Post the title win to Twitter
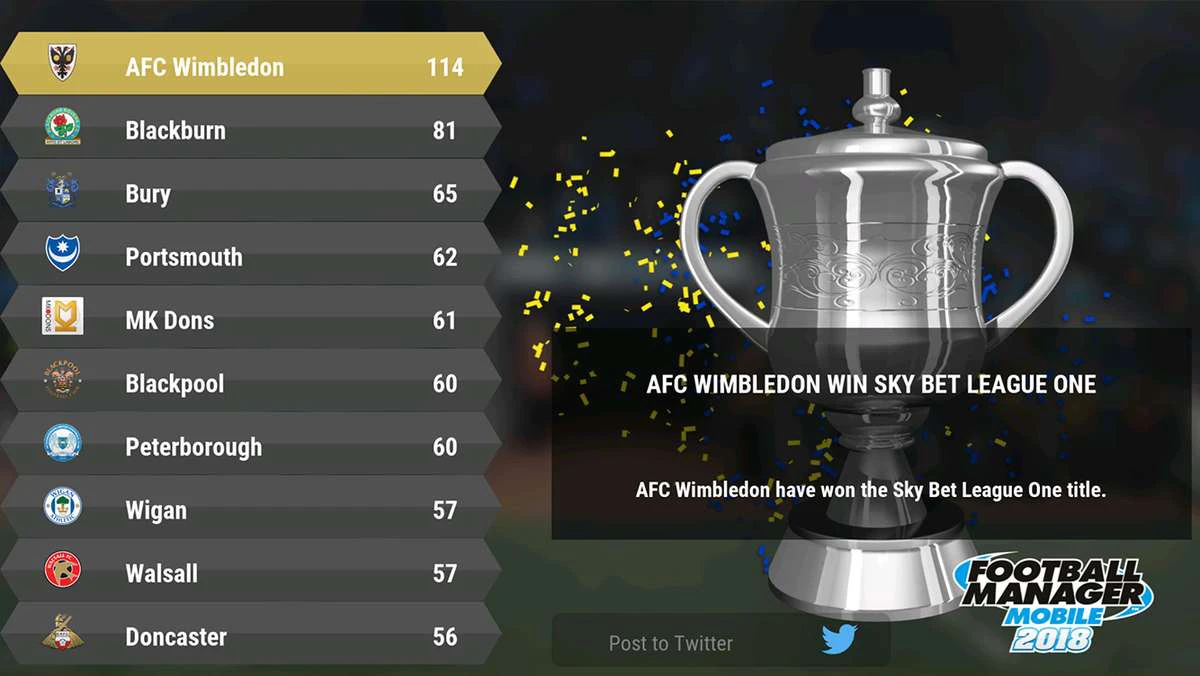 (721, 641)
